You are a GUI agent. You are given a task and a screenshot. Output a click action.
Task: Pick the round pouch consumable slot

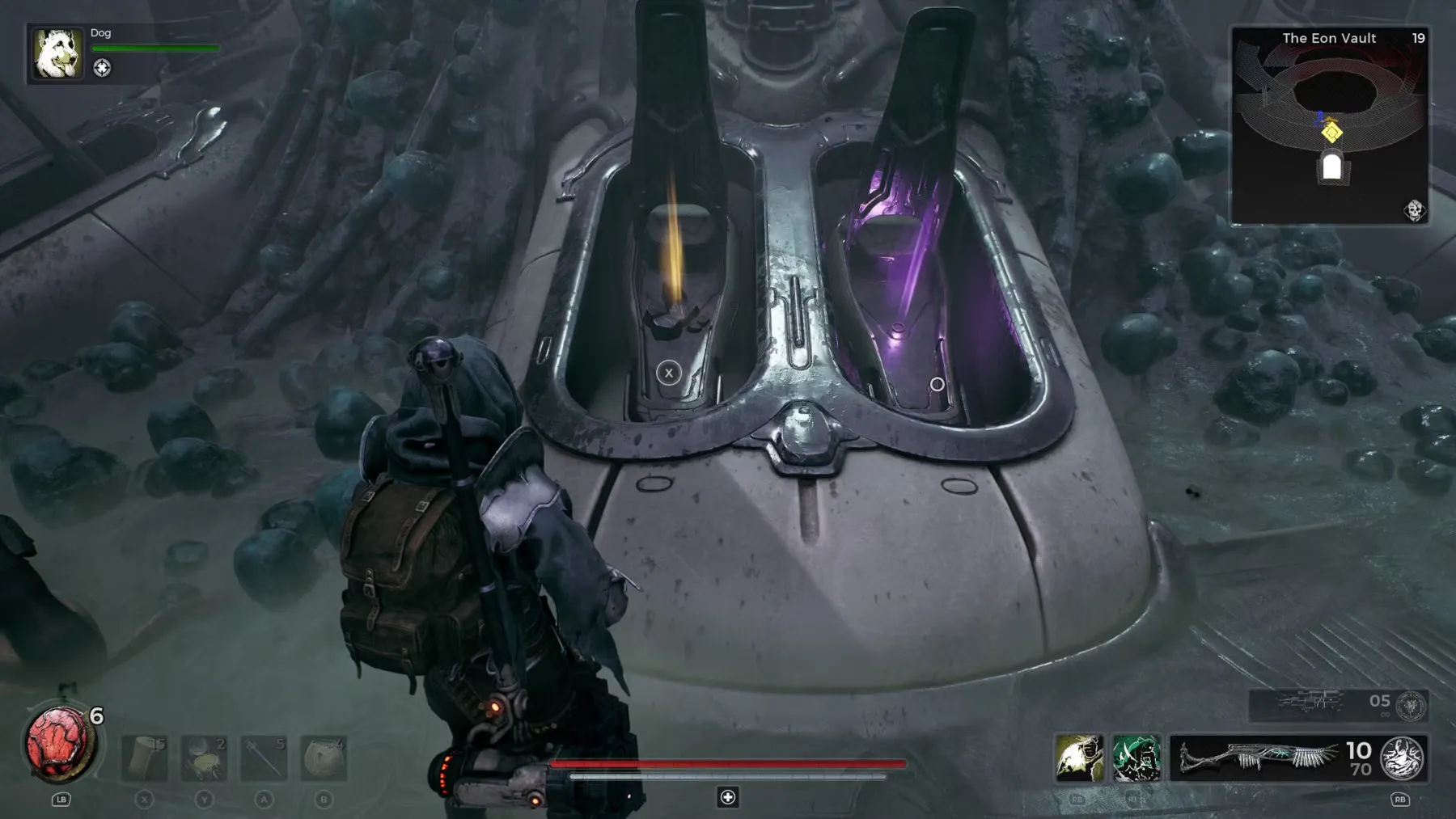point(324,758)
